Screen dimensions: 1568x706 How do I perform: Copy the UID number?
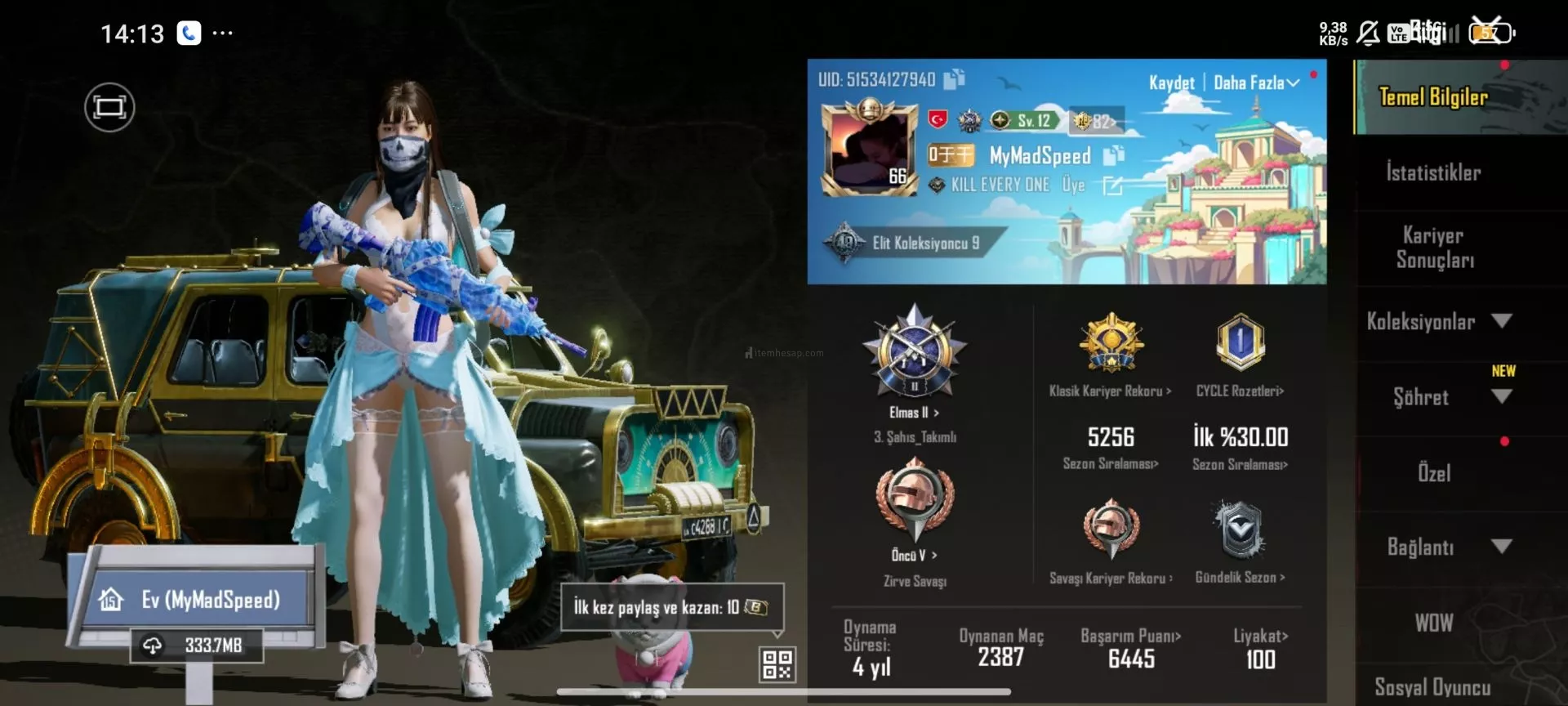pyautogui.click(x=954, y=79)
